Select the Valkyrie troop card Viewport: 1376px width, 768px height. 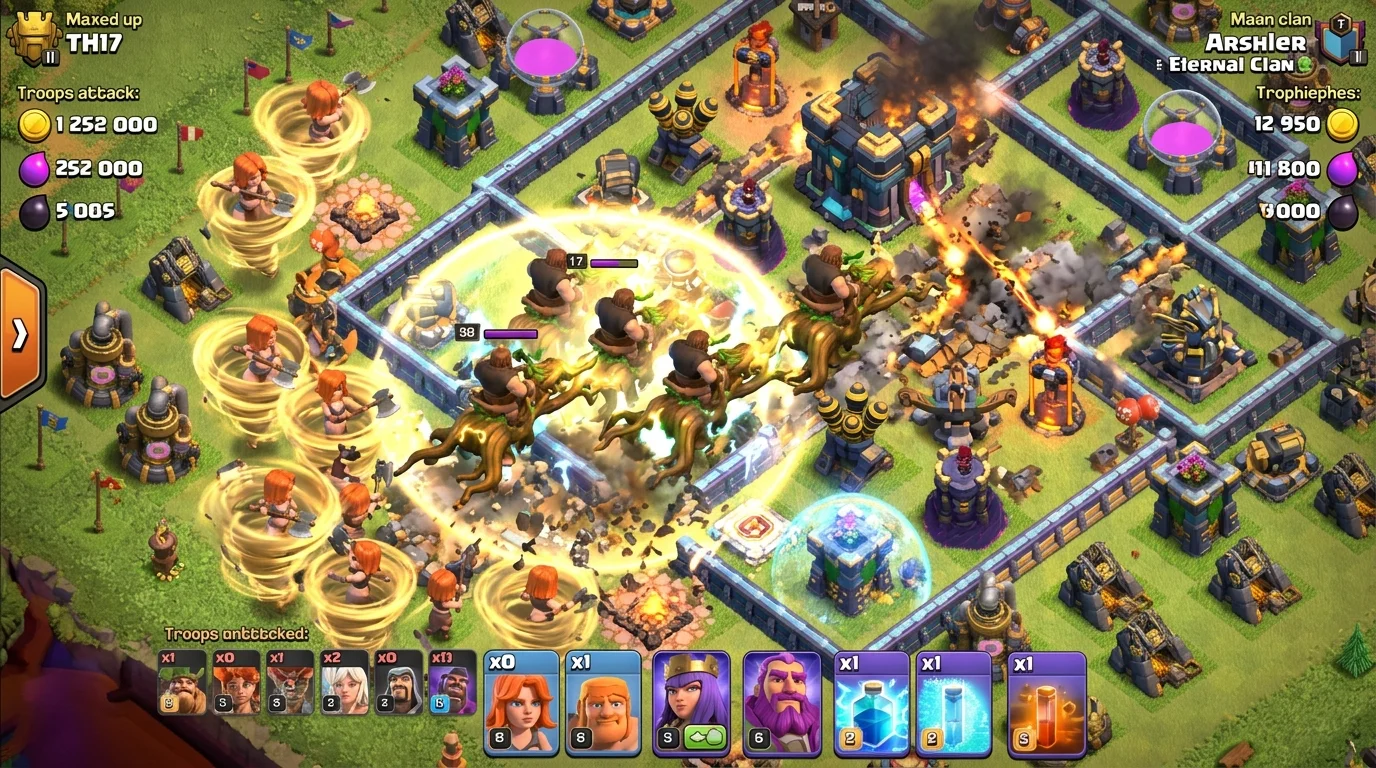(x=520, y=700)
